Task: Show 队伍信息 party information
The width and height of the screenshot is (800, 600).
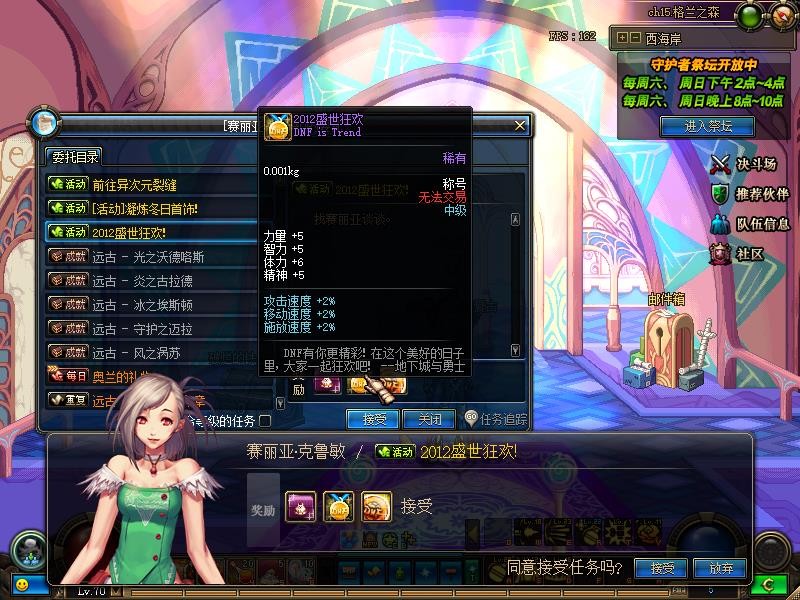Action: tap(750, 224)
